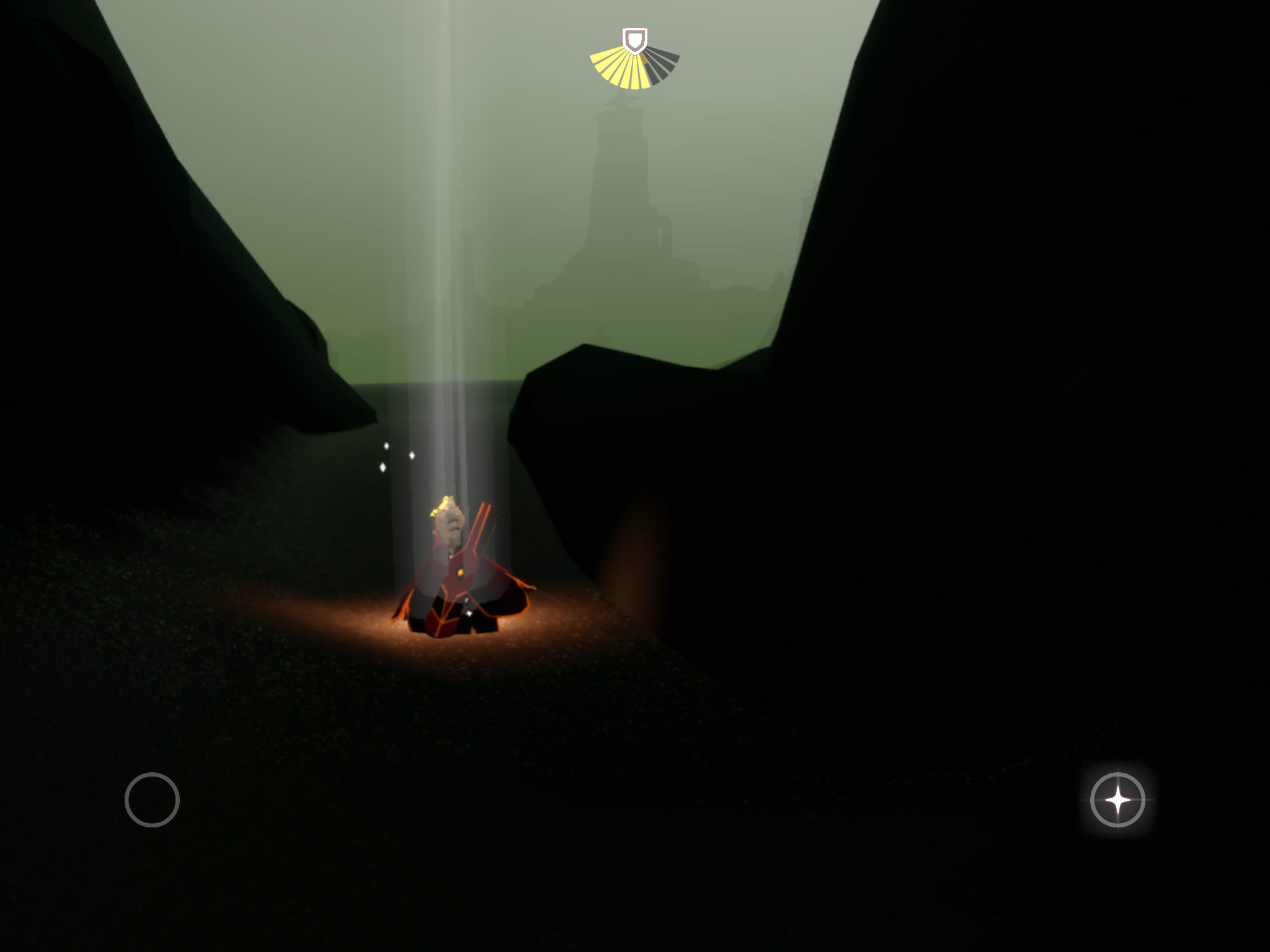Tap the four-pointed star call button
1270x952 pixels.
click(1117, 800)
